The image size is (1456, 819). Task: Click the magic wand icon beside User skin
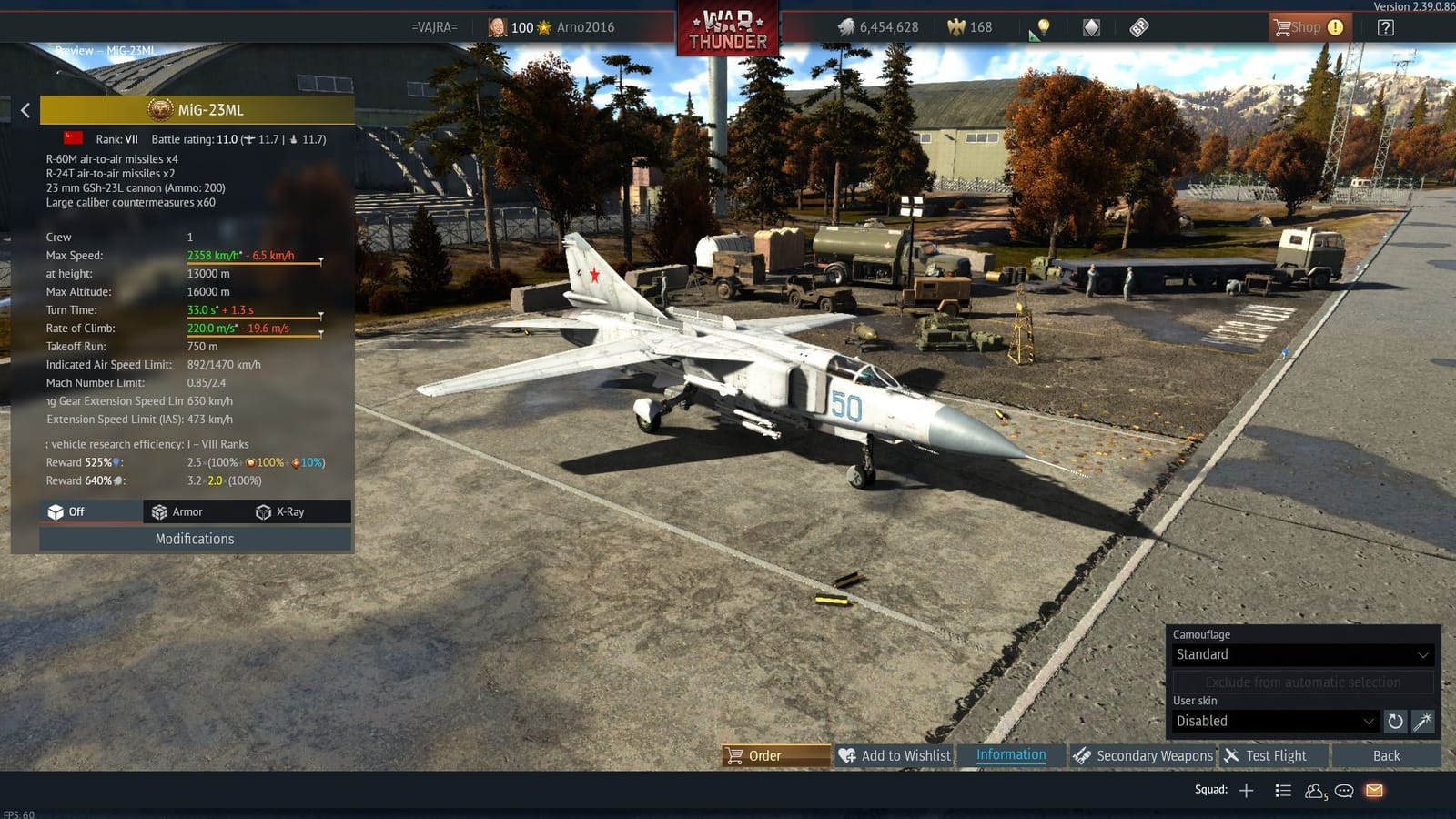[x=1421, y=721]
